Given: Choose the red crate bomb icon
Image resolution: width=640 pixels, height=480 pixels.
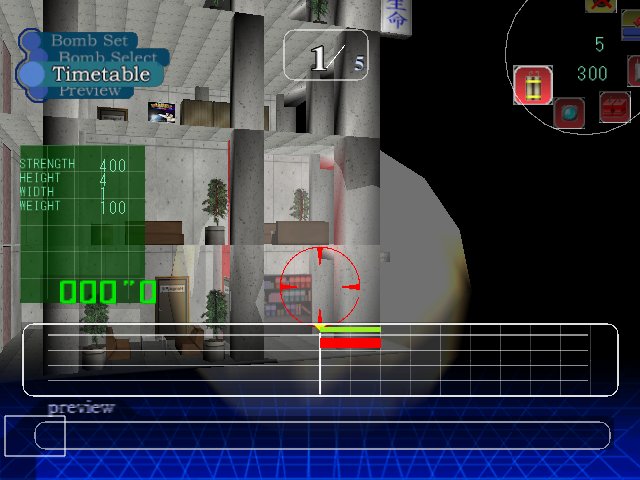Looking at the screenshot, I should pos(614,106).
